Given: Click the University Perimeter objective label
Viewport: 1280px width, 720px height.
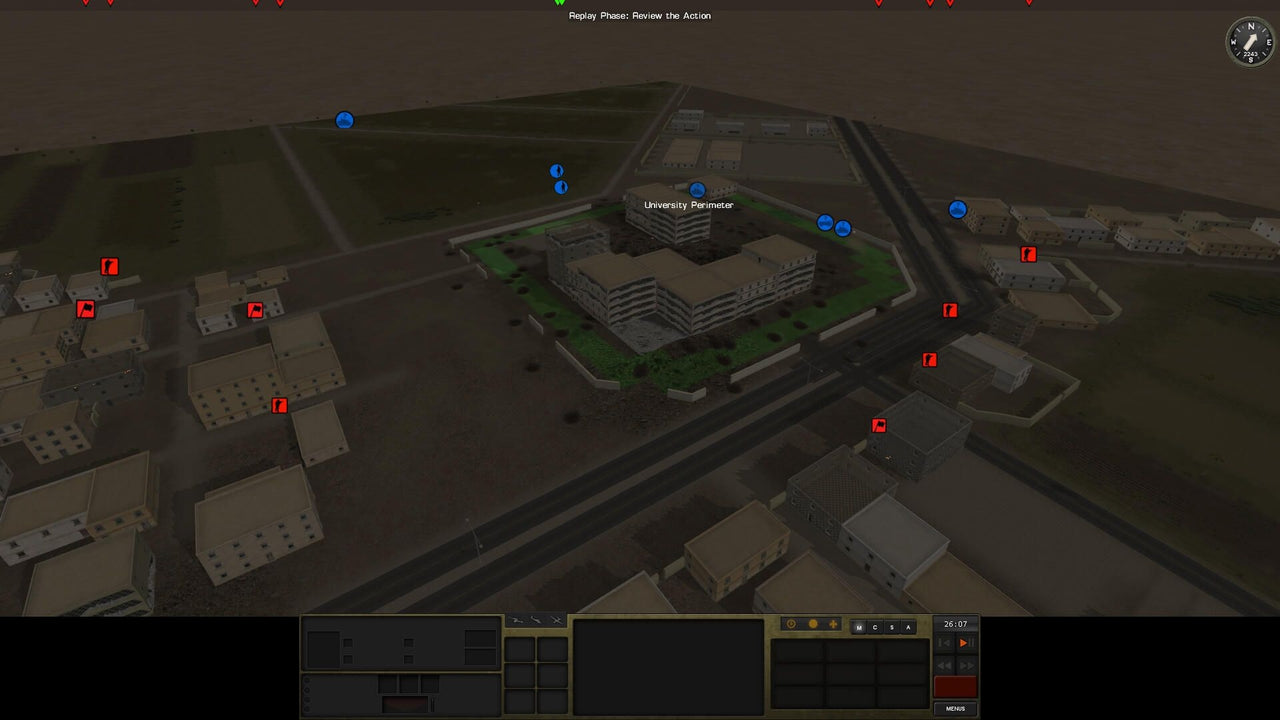Looking at the screenshot, I should click(689, 204).
